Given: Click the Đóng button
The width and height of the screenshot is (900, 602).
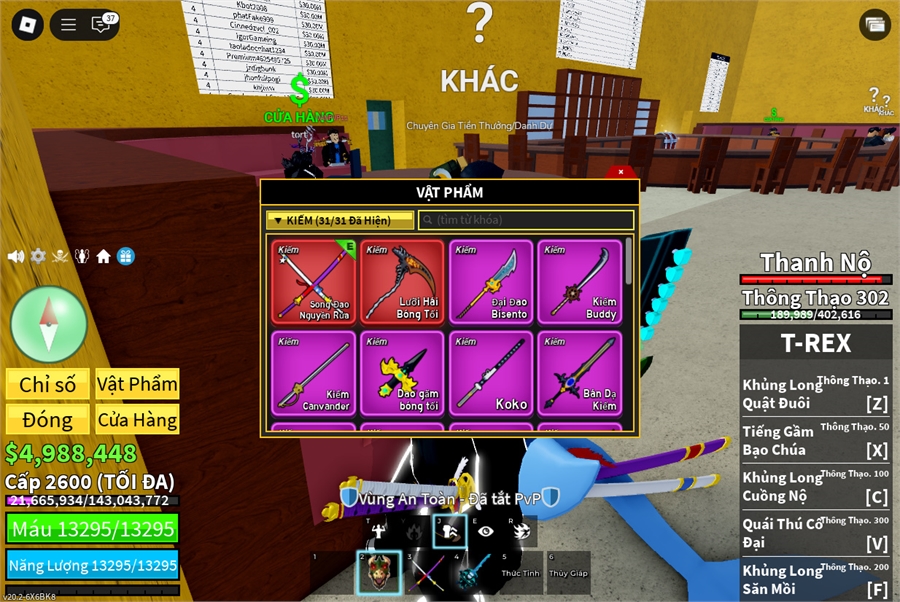Looking at the screenshot, I should (x=48, y=420).
